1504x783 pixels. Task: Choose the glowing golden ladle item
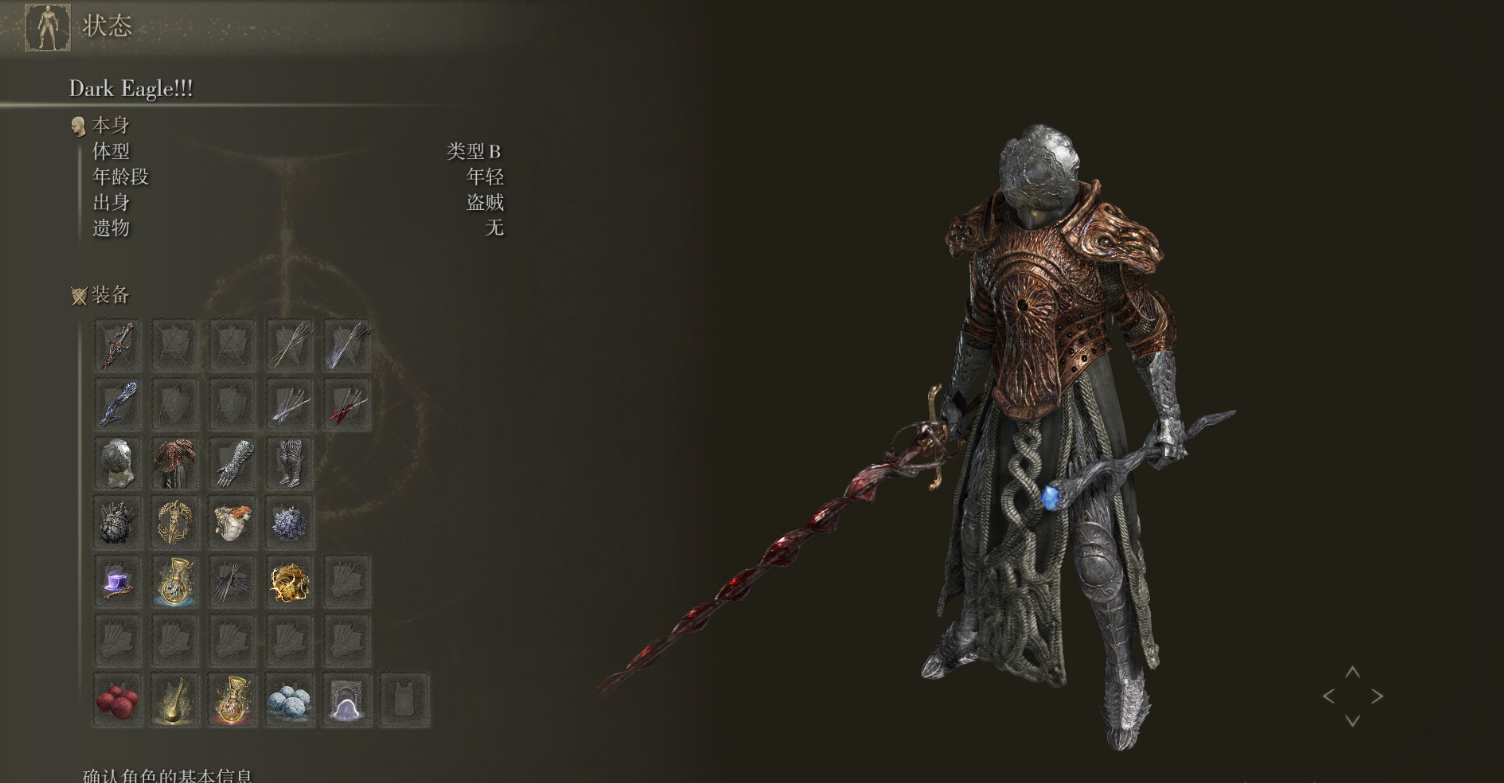click(x=175, y=700)
